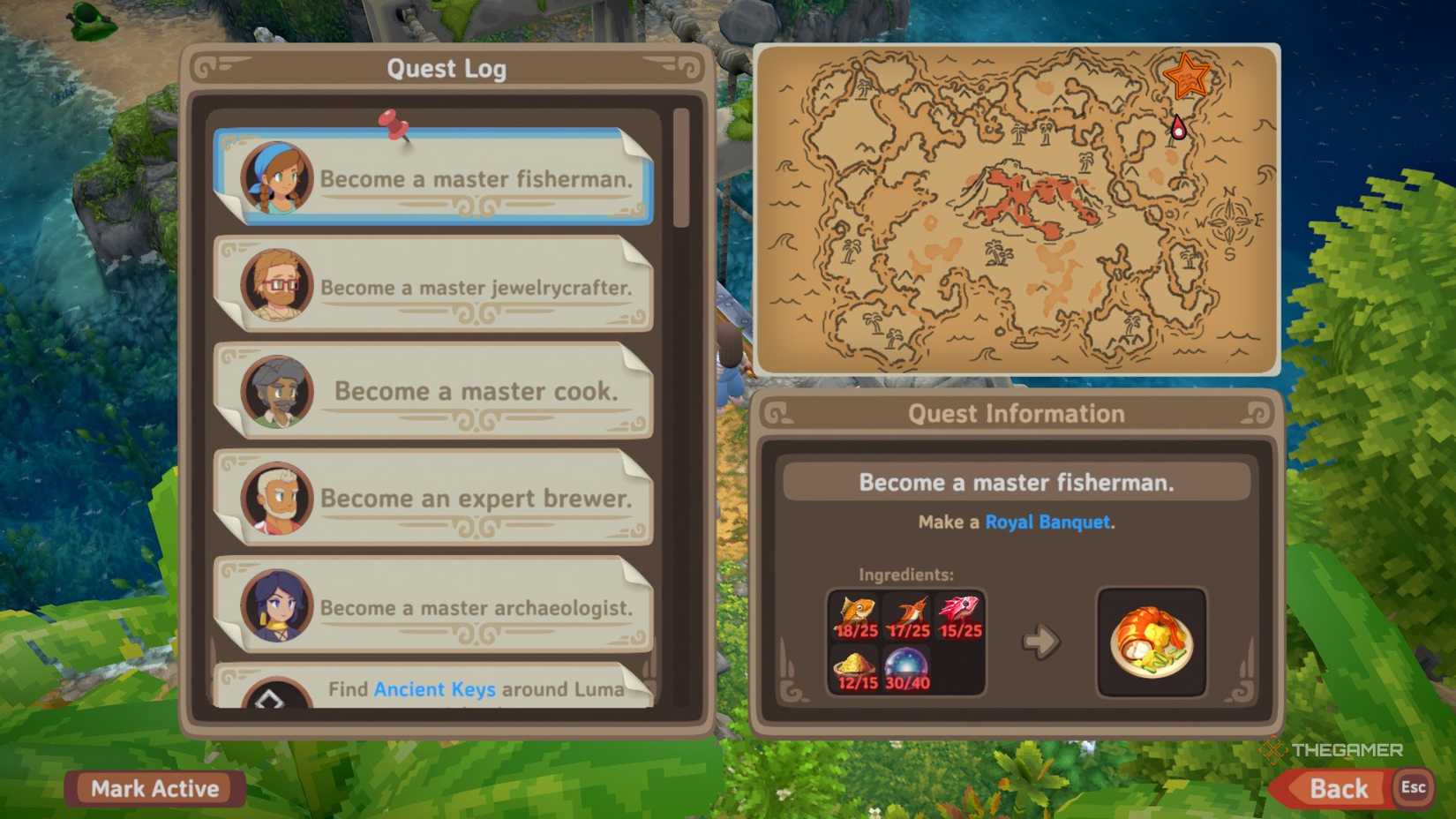Click the player location marker on the map
Image resolution: width=1456 pixels, height=819 pixels.
point(1179,128)
